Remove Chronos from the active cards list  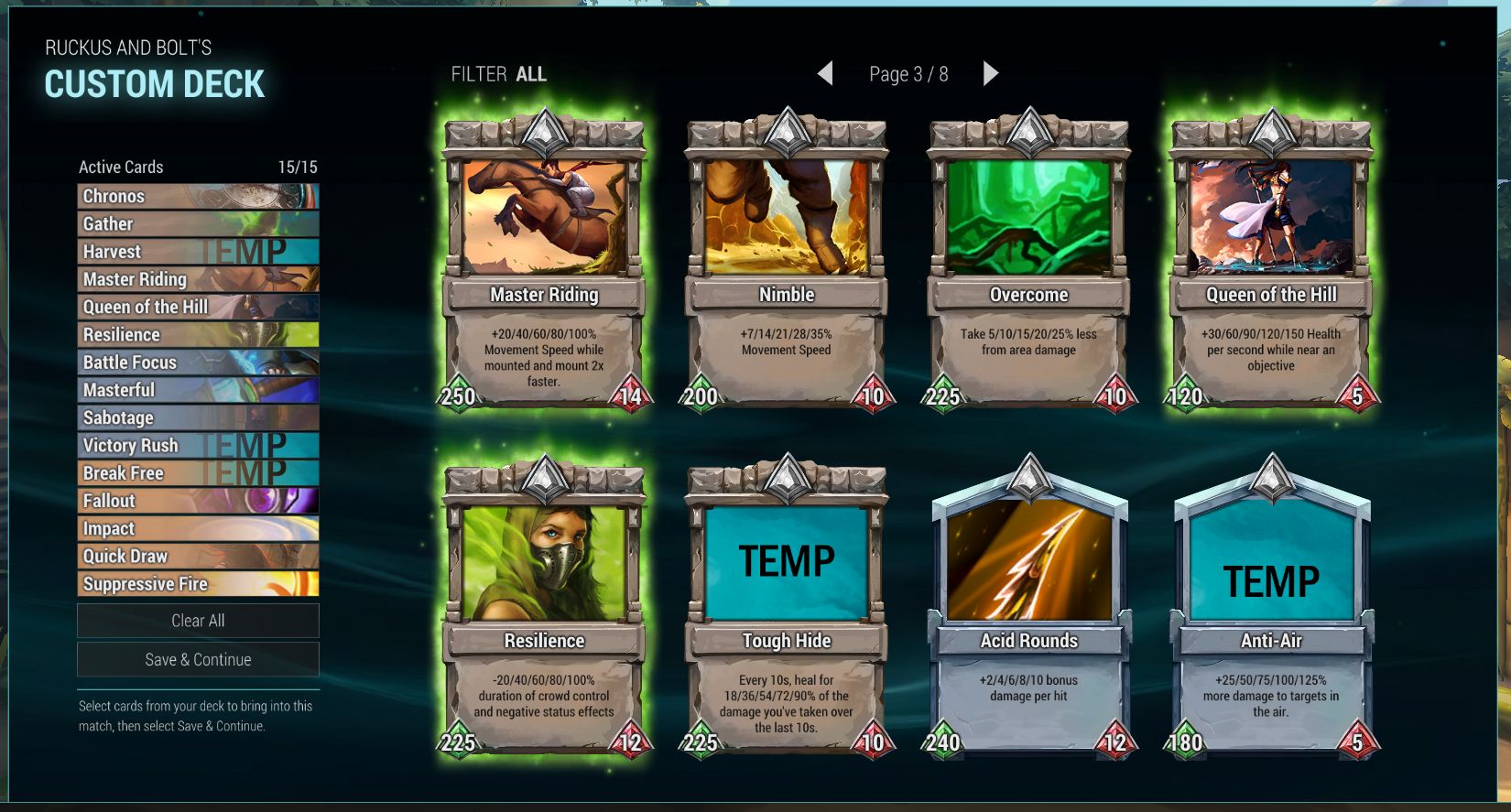coord(198,196)
